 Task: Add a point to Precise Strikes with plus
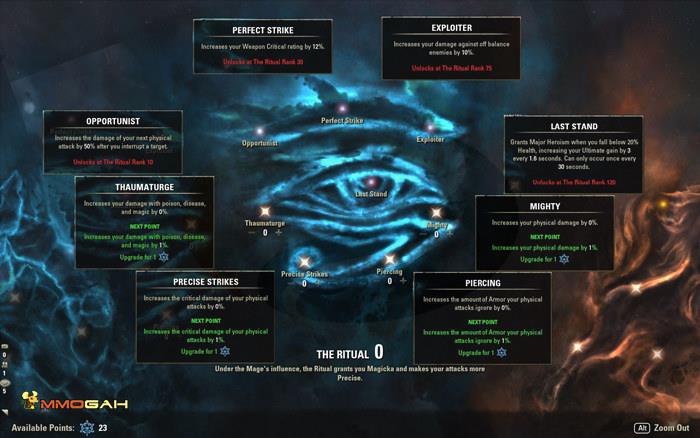click(x=318, y=283)
